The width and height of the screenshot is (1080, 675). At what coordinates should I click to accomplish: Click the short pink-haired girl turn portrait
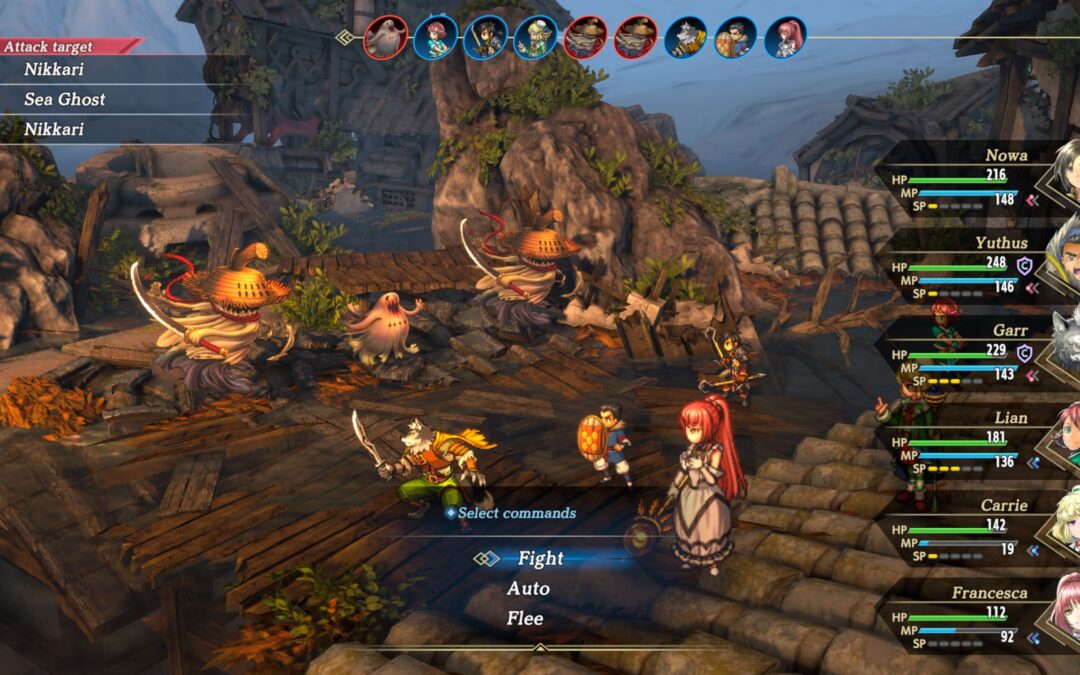click(x=435, y=38)
